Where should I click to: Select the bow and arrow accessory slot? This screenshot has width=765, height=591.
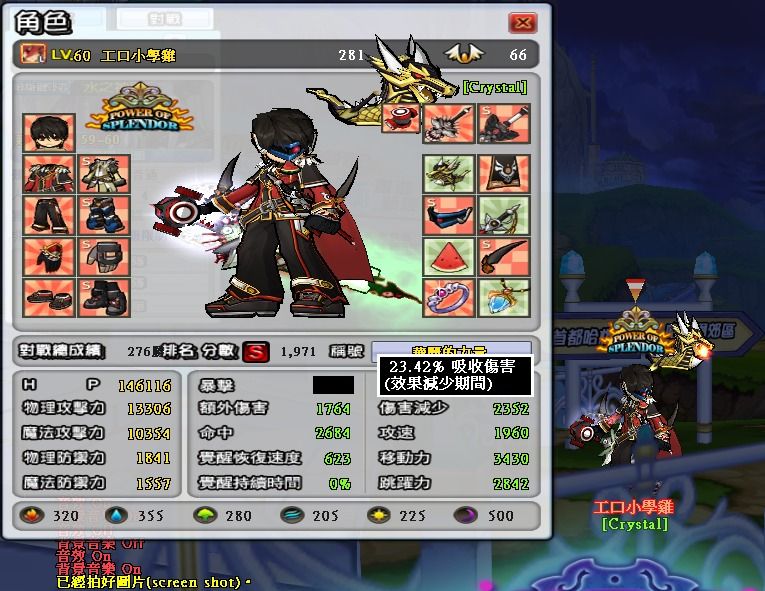503,215
